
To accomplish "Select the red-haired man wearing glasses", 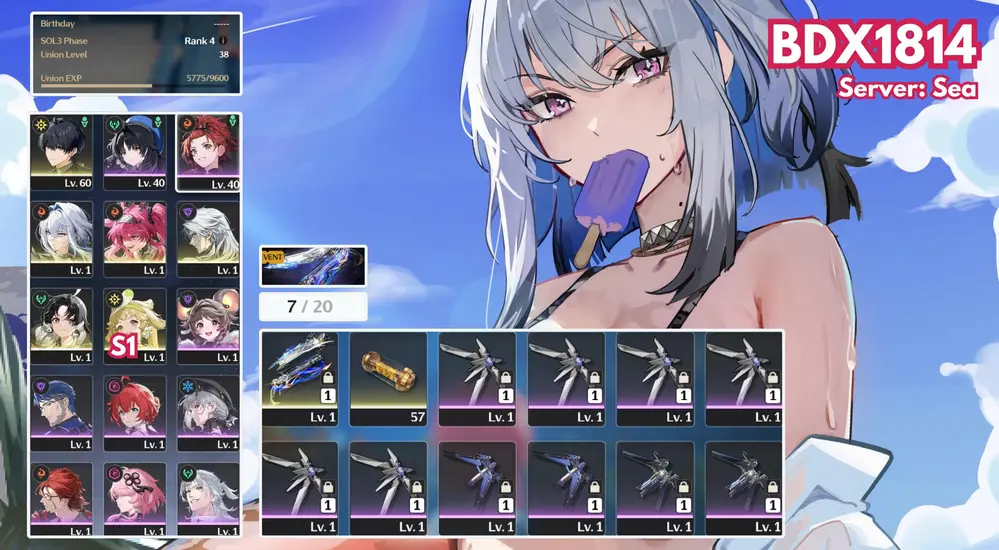I will pyautogui.click(x=61, y=497).
